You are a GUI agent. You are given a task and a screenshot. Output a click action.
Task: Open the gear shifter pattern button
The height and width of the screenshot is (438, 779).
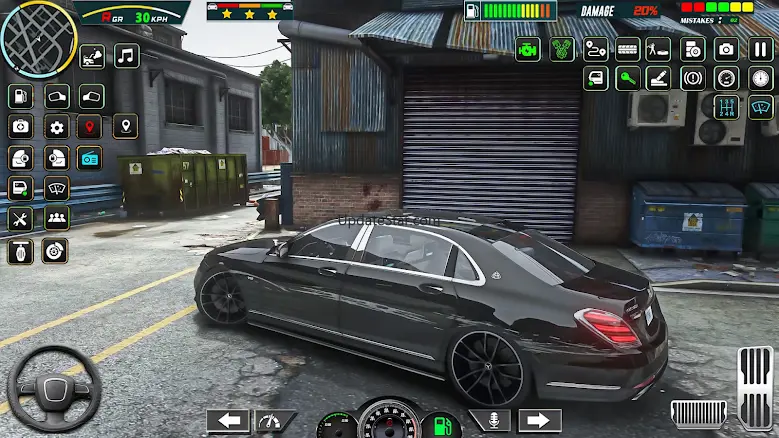[x=728, y=107]
